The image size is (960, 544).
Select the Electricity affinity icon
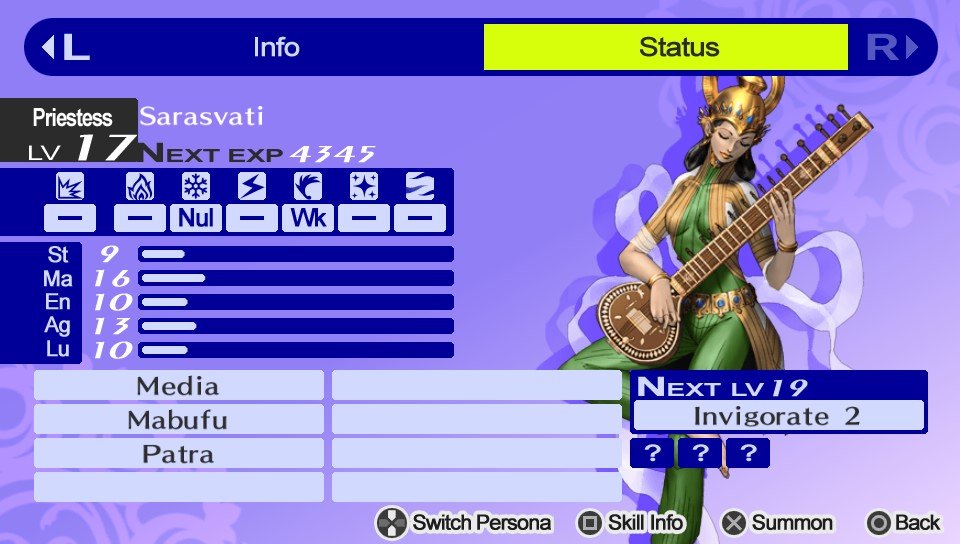click(x=252, y=186)
